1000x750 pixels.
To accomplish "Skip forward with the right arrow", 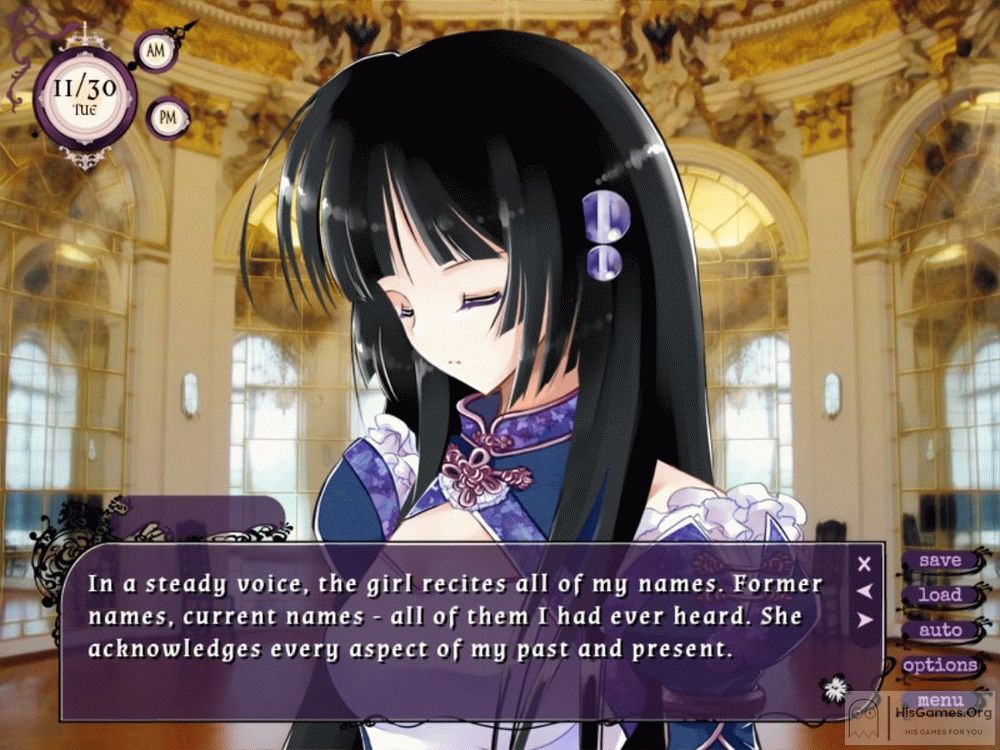I will 865,620.
